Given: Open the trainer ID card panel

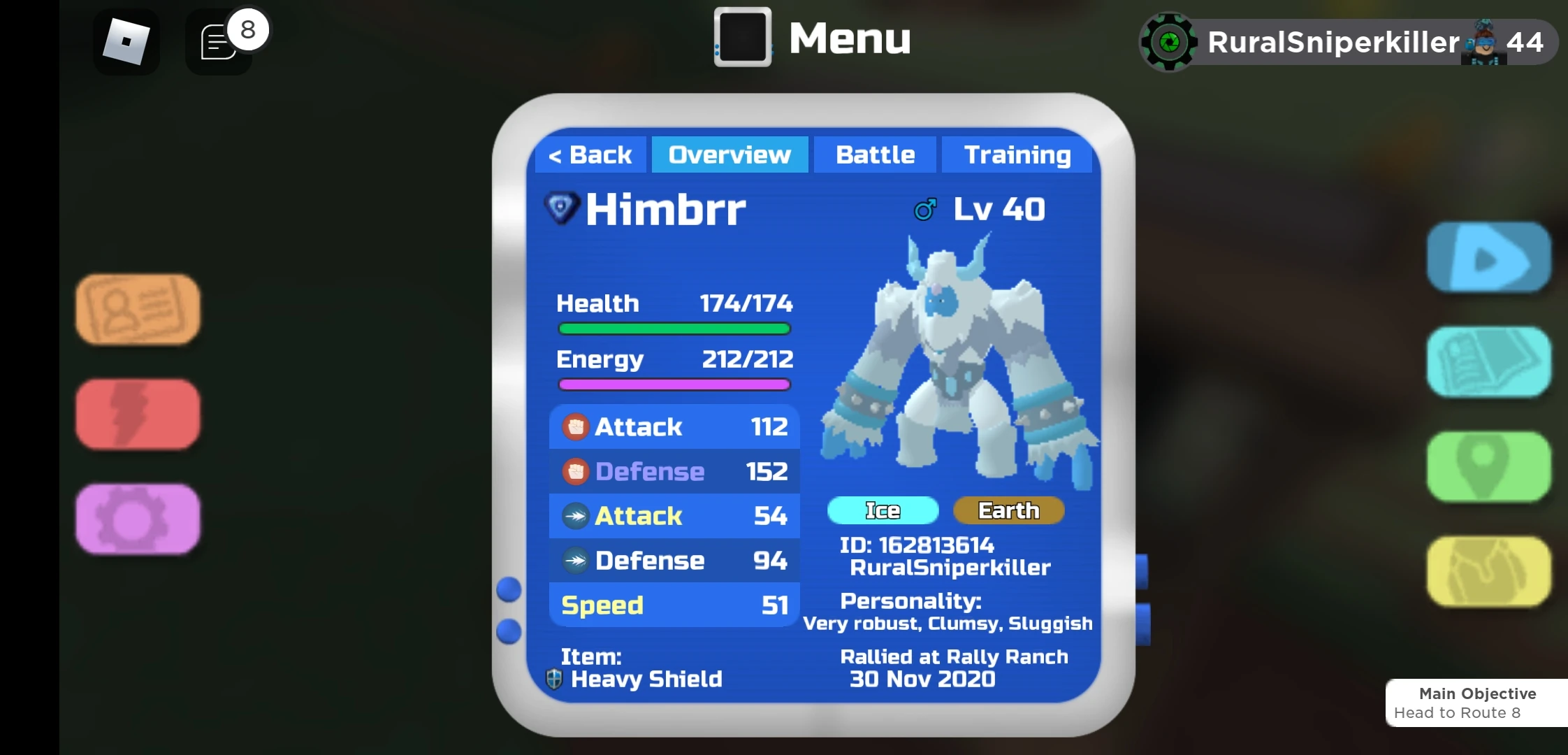Looking at the screenshot, I should (137, 308).
